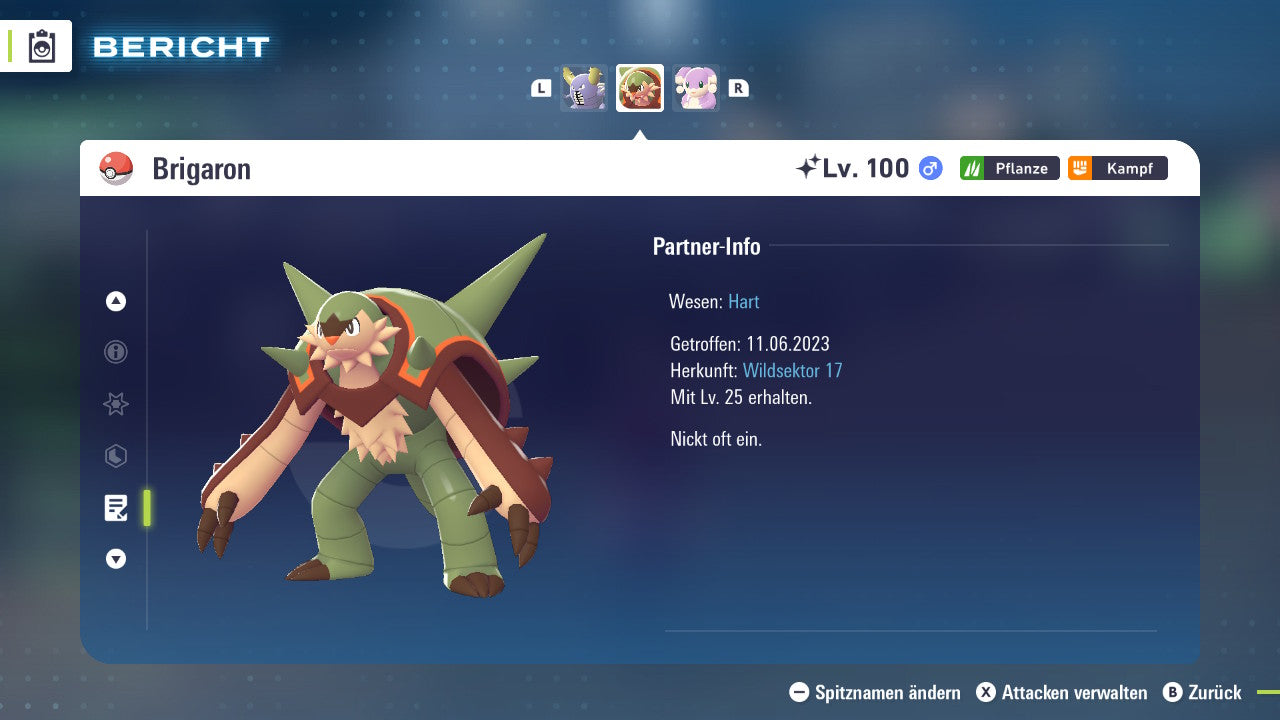Select the star badge icon in sidebar
1280x720 pixels.
click(116, 404)
